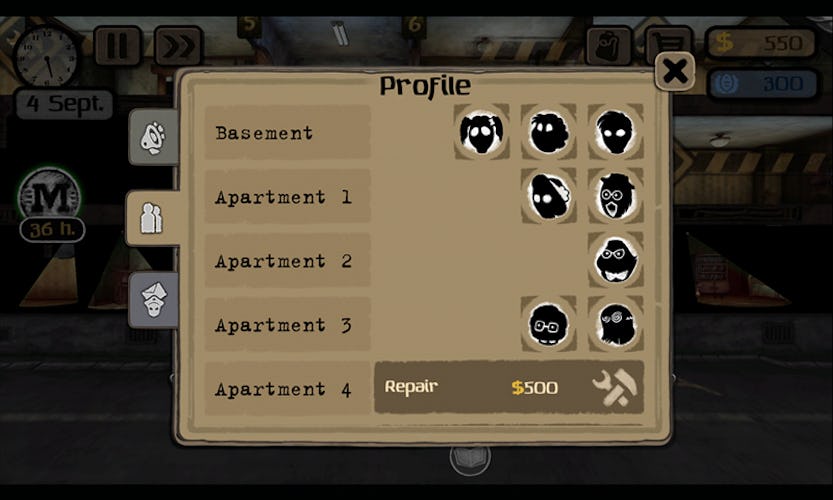Pause the game
833x500 pixels.
coord(117,46)
